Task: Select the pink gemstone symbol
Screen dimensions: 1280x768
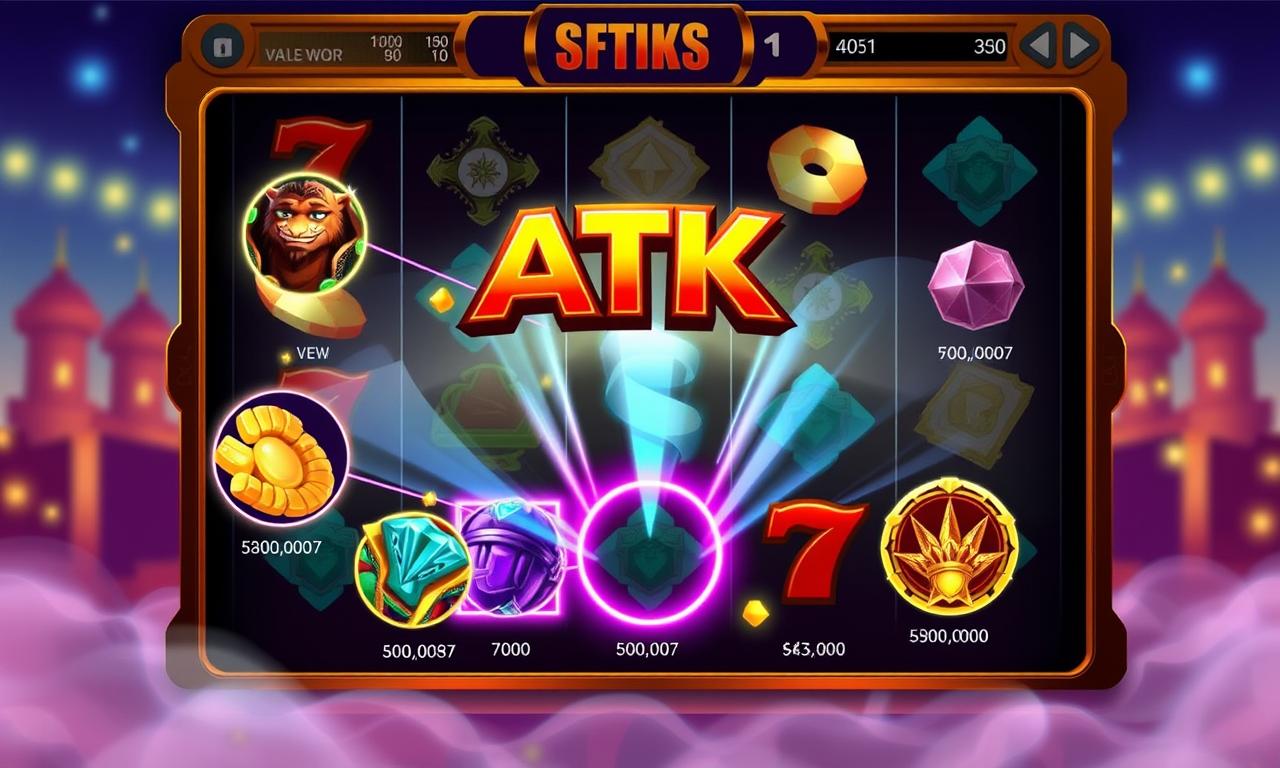Action: pyautogui.click(x=975, y=286)
